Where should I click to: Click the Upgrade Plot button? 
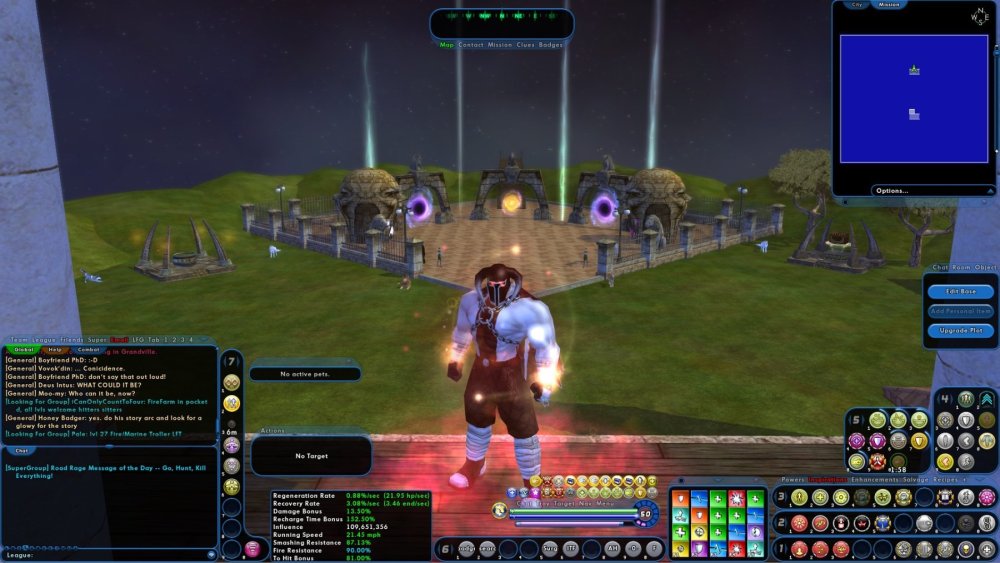[x=959, y=329]
